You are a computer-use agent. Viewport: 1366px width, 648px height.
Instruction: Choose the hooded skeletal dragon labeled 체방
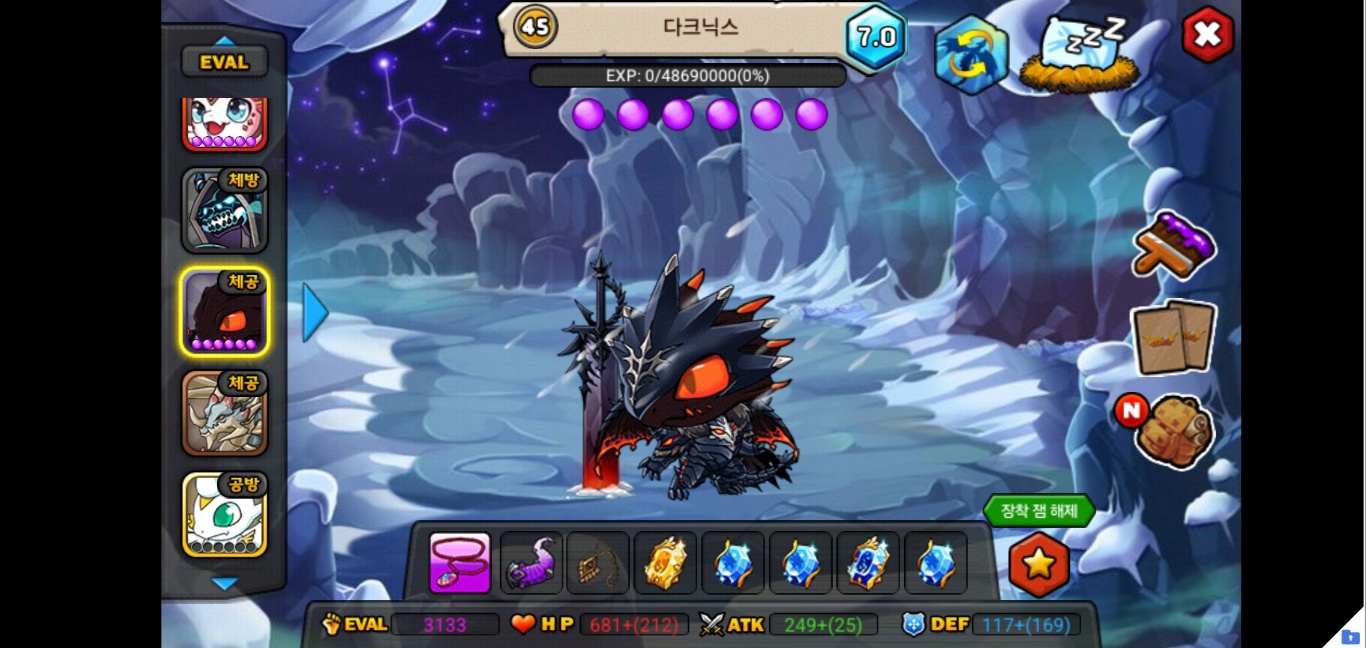[224, 211]
